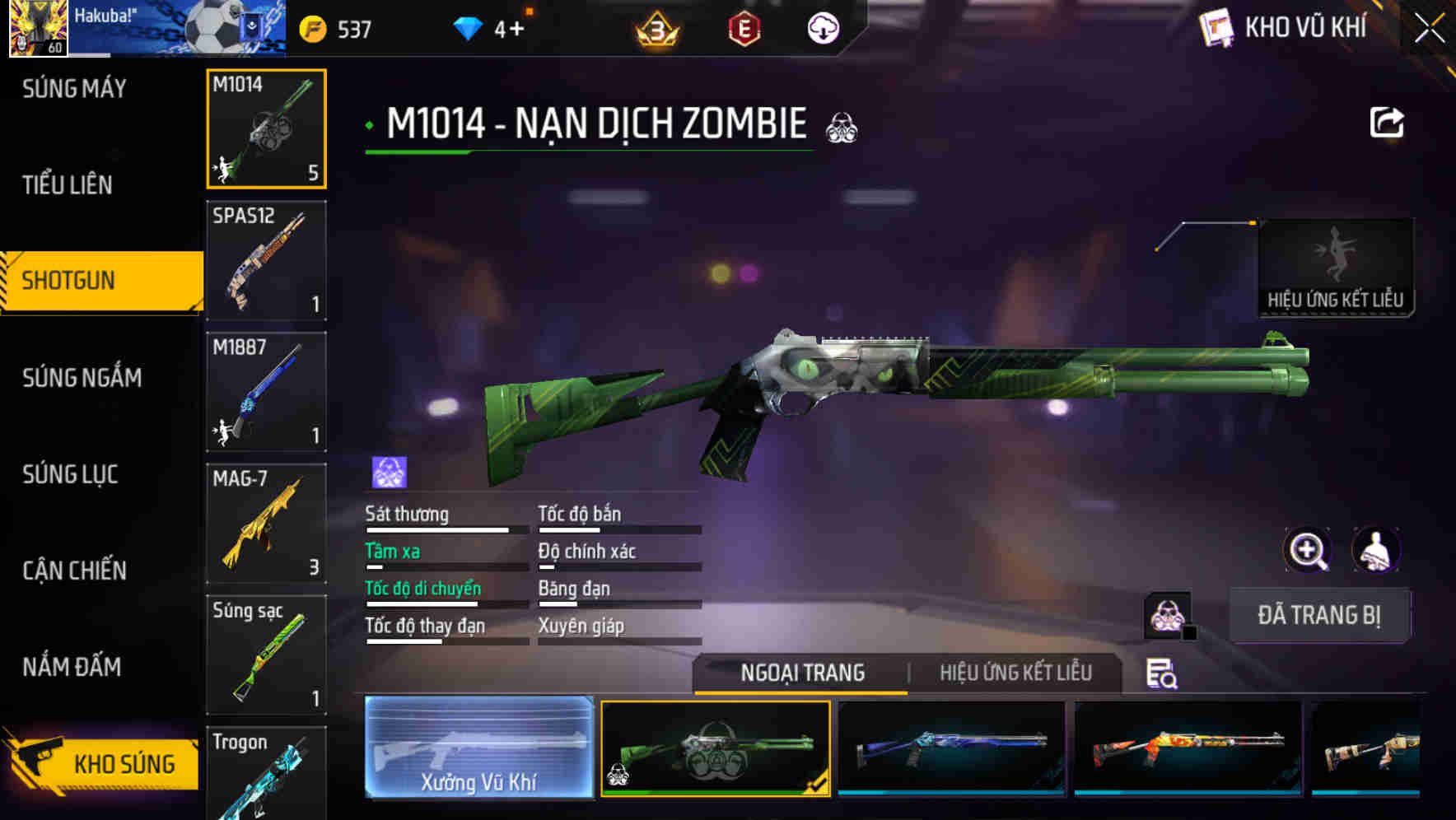Click the magnifier icon to inspect the weapon
Screen dimensions: 1456x820
coord(1309,550)
